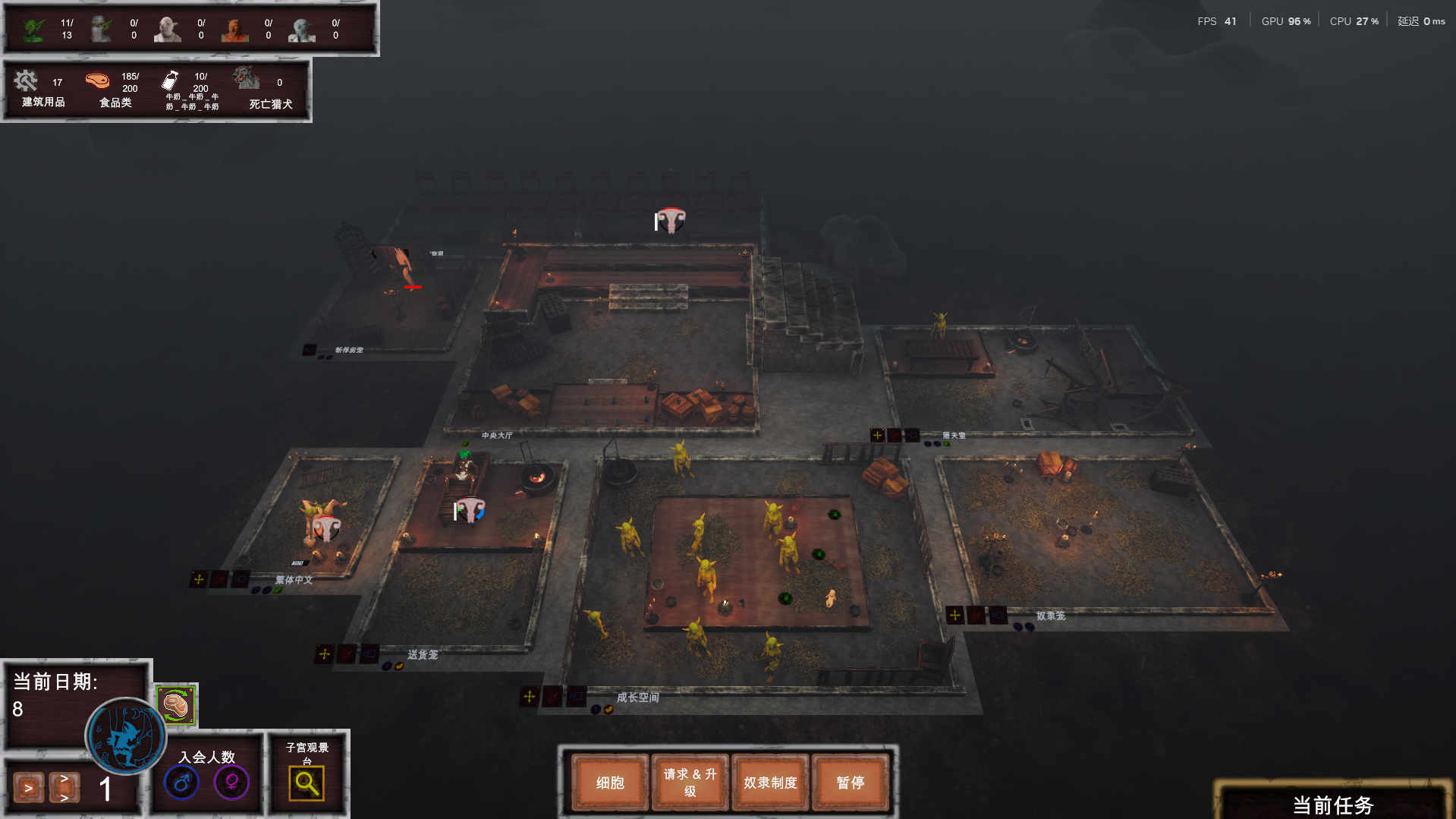The width and height of the screenshot is (1456, 819).
Task: Open the magnifying glass 子宫观景台 viewer
Action: pyautogui.click(x=307, y=783)
